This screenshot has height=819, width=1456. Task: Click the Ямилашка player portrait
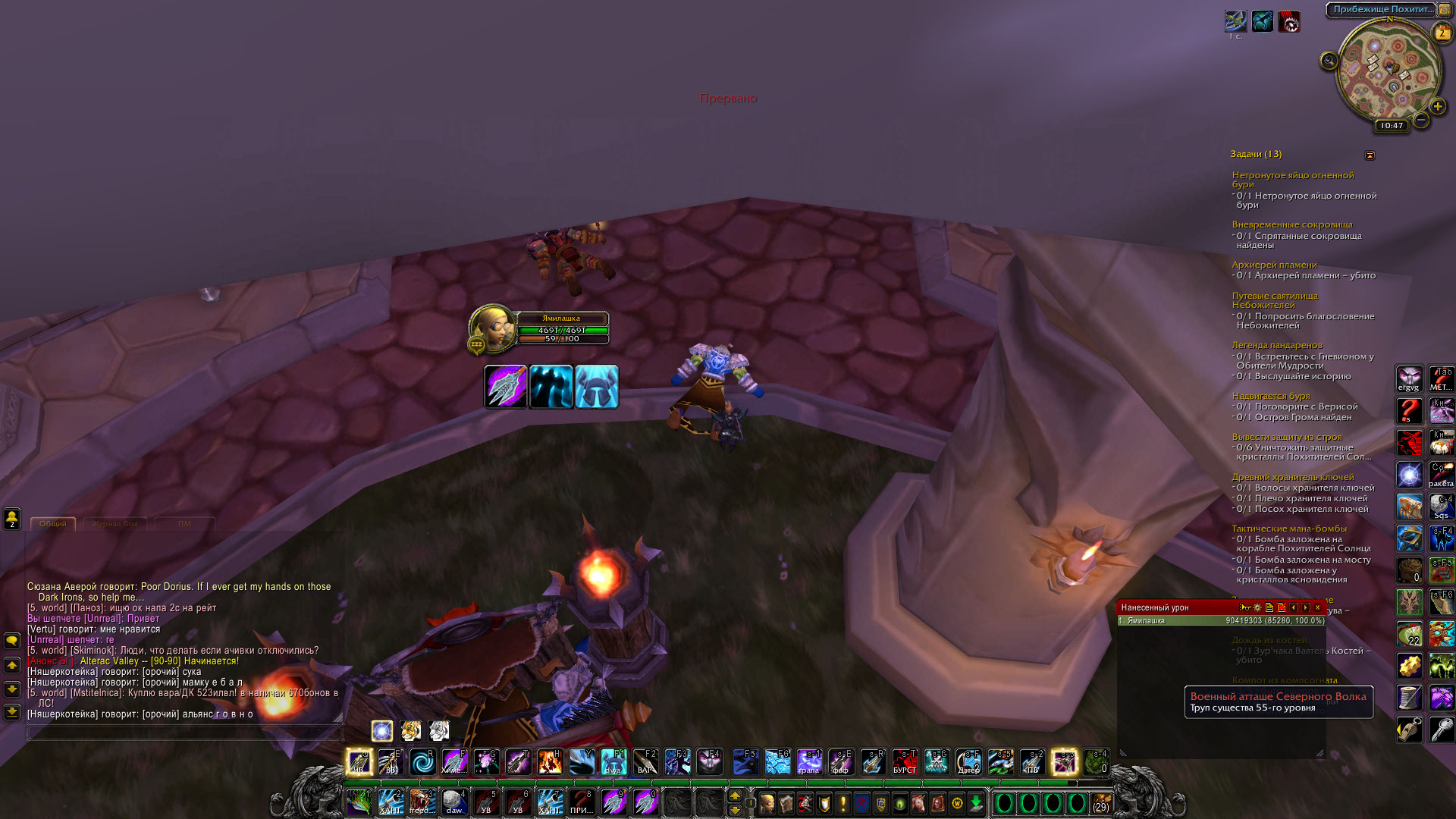[491, 328]
